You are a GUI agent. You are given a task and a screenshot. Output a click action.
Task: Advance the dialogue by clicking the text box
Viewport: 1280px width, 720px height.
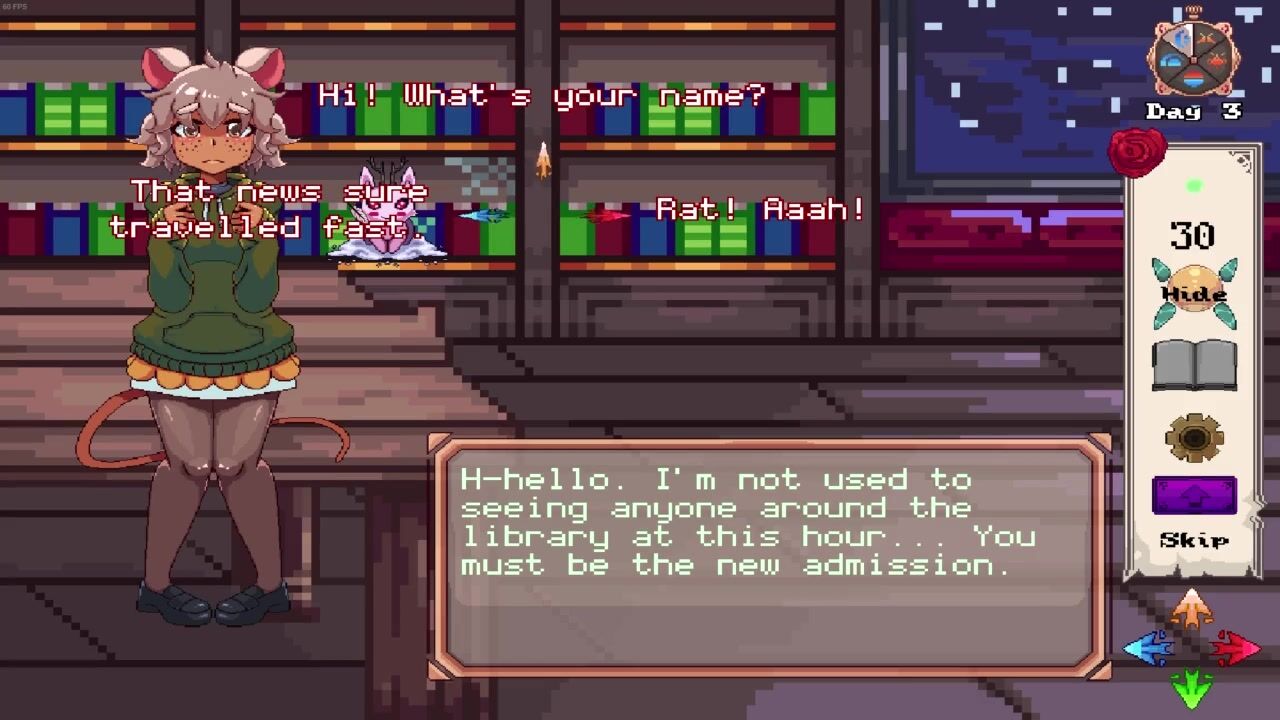768,557
